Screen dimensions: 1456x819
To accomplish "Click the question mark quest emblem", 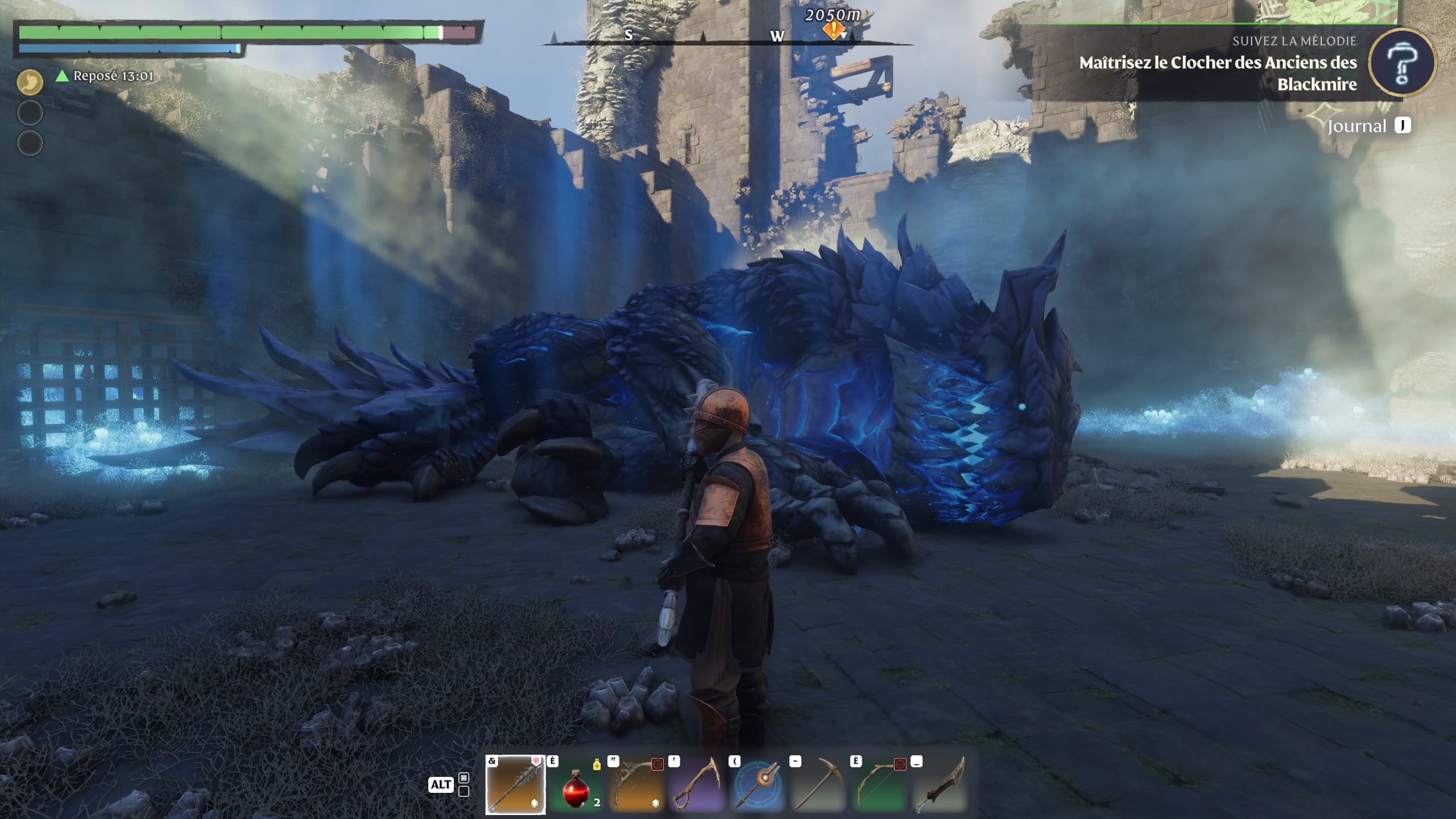I will [1402, 63].
